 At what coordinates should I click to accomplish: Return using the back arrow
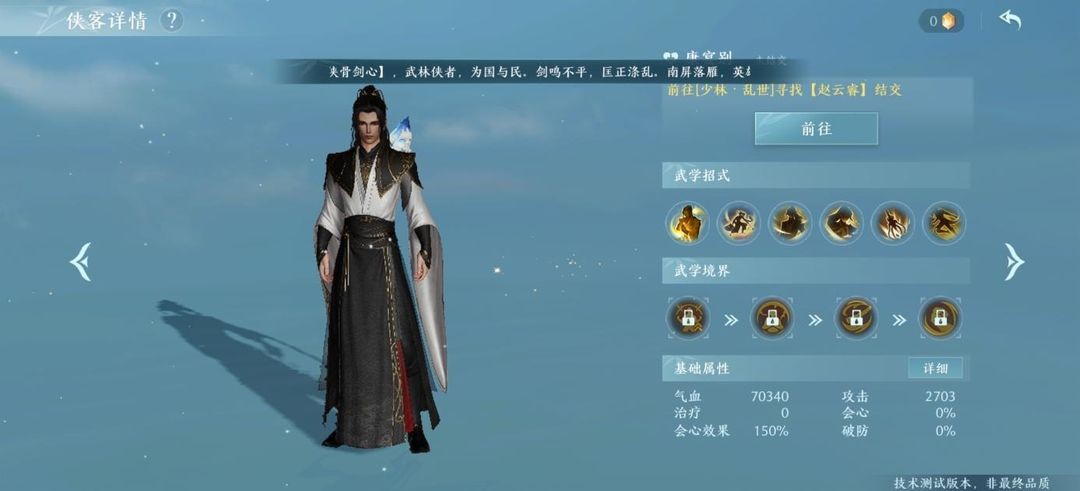pos(1010,20)
